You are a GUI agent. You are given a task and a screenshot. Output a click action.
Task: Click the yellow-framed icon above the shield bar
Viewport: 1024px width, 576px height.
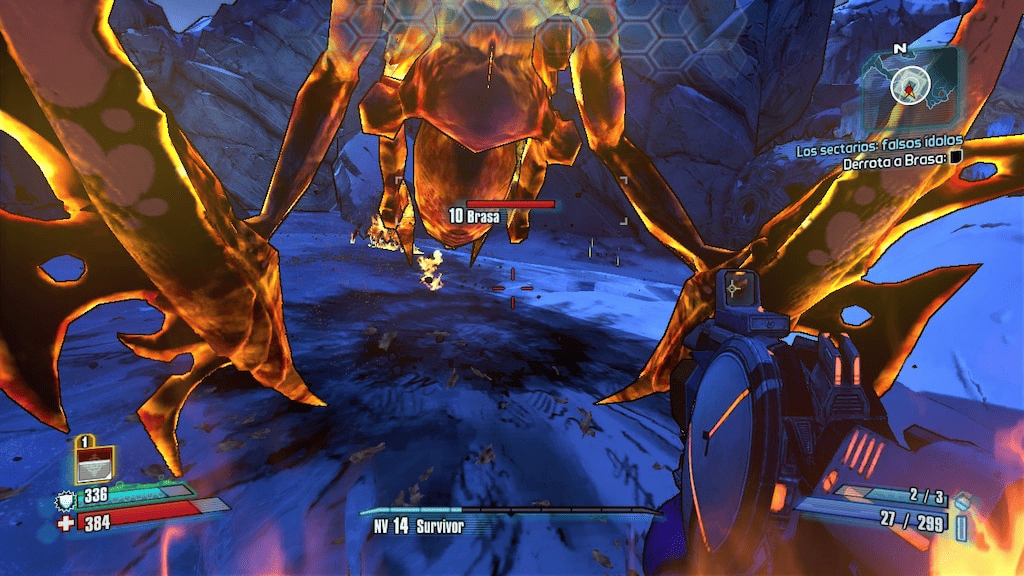[94, 464]
